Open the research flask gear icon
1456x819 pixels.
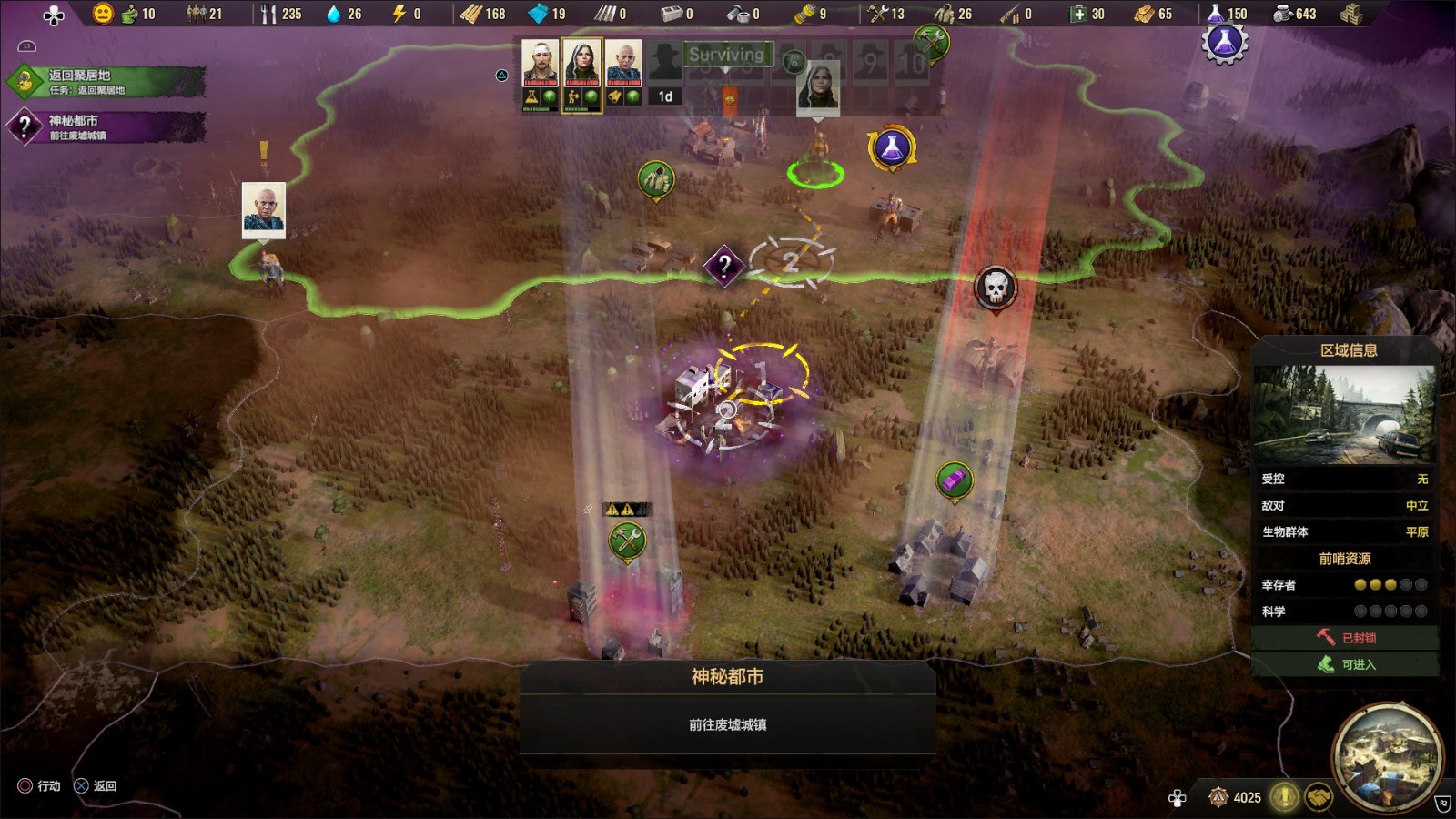pyautogui.click(x=1225, y=41)
